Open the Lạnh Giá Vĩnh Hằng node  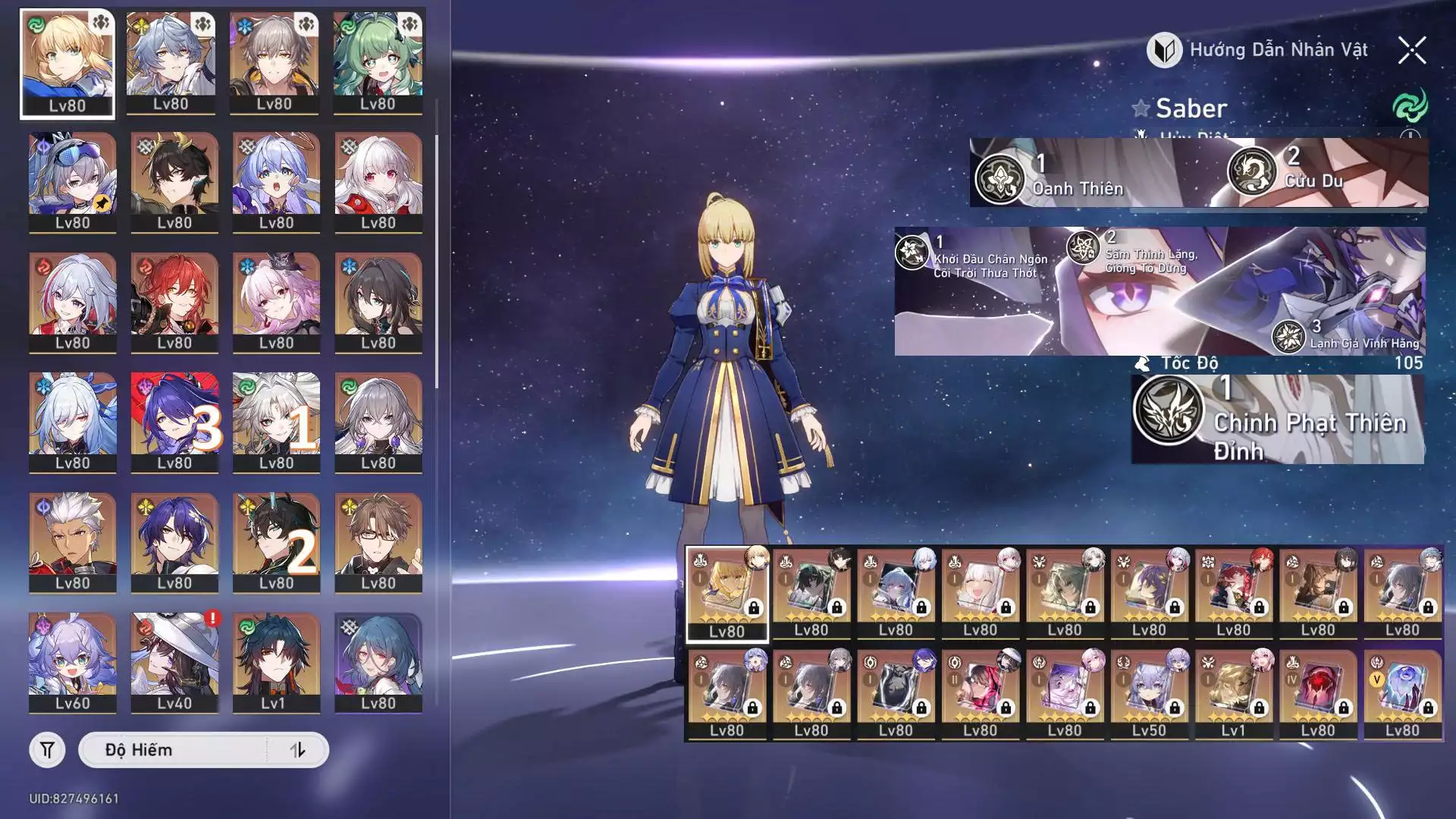point(1288,337)
